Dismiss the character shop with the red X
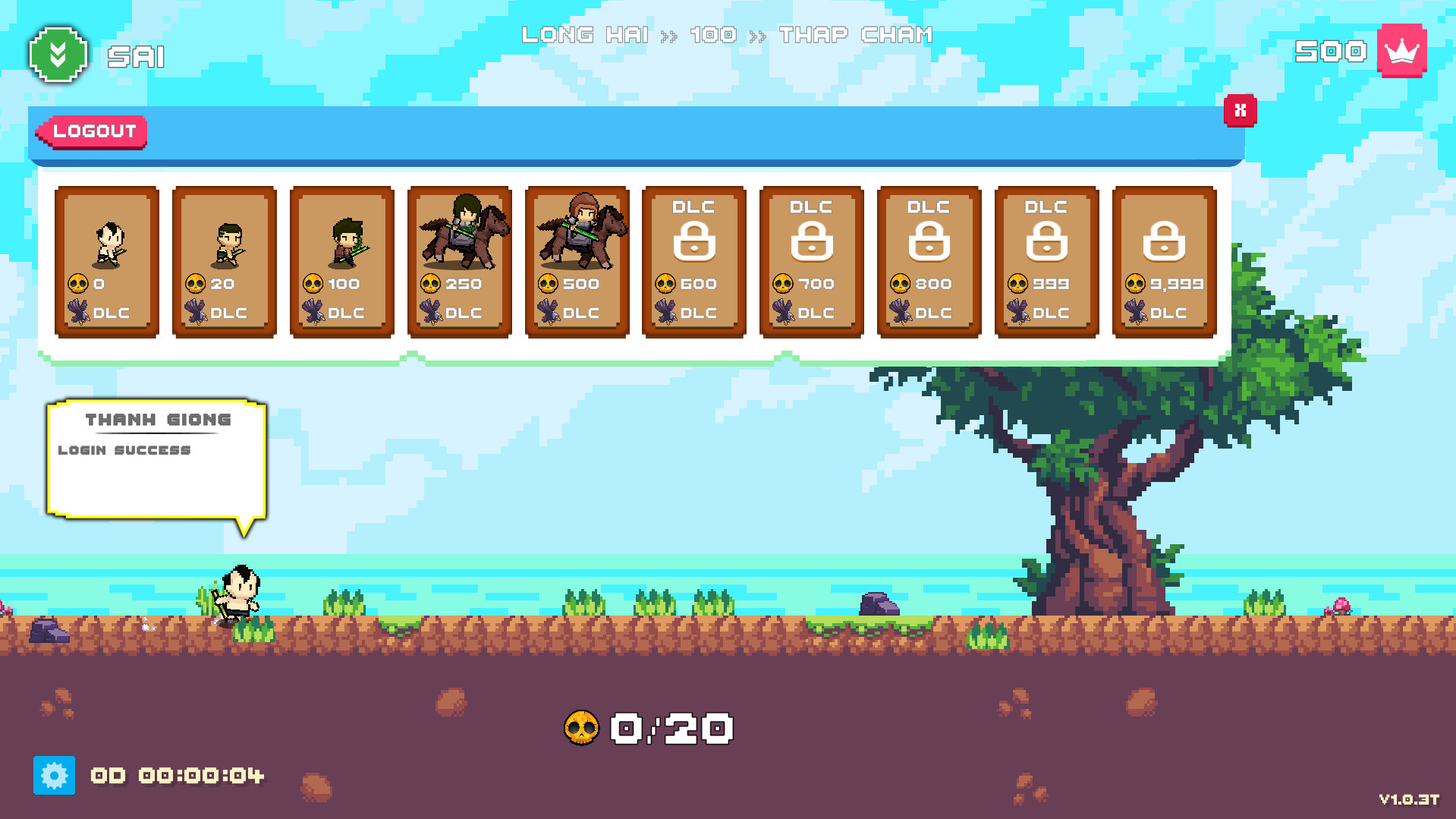 (1240, 110)
